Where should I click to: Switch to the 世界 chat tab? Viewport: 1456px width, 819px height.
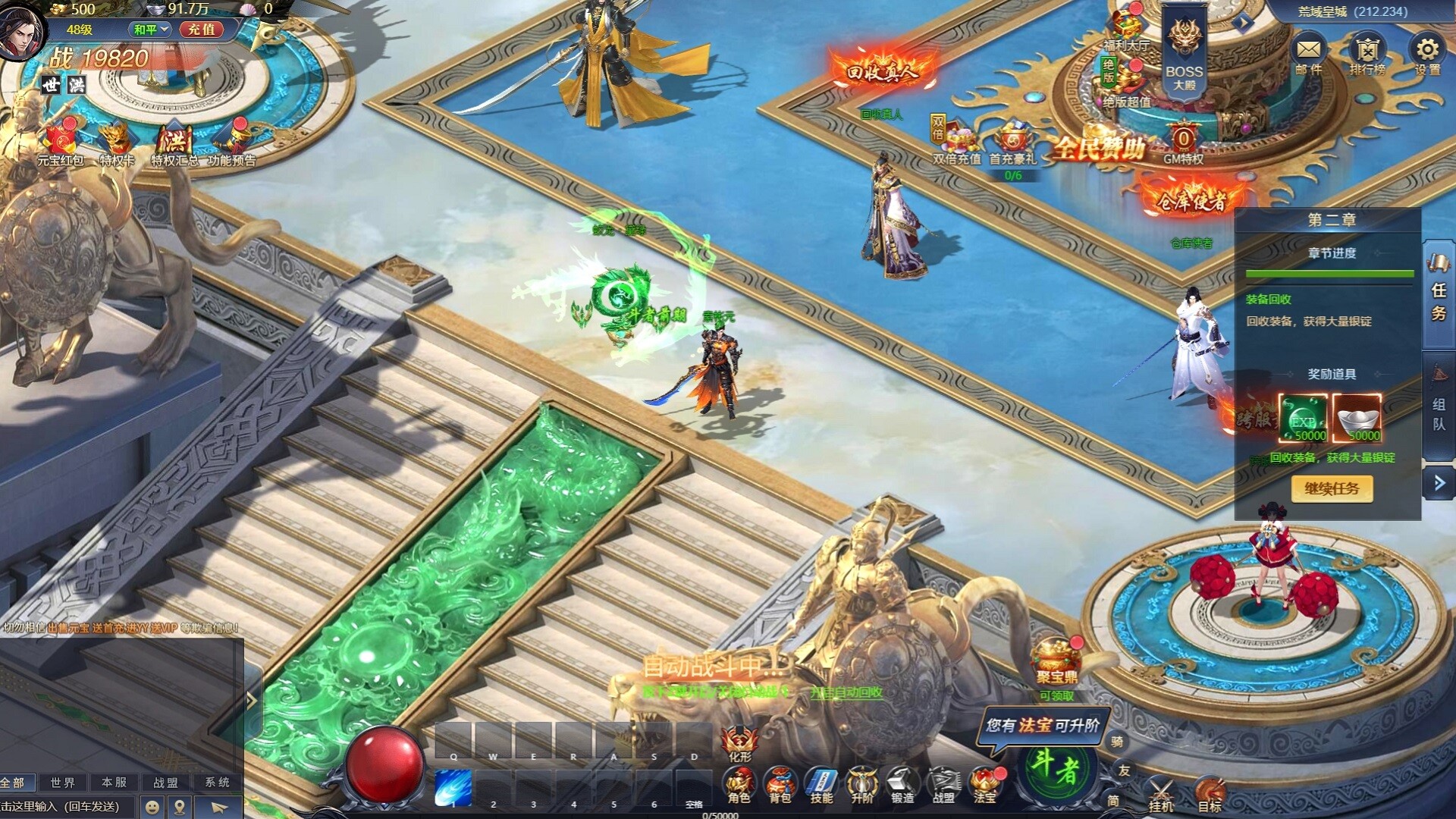(63, 780)
